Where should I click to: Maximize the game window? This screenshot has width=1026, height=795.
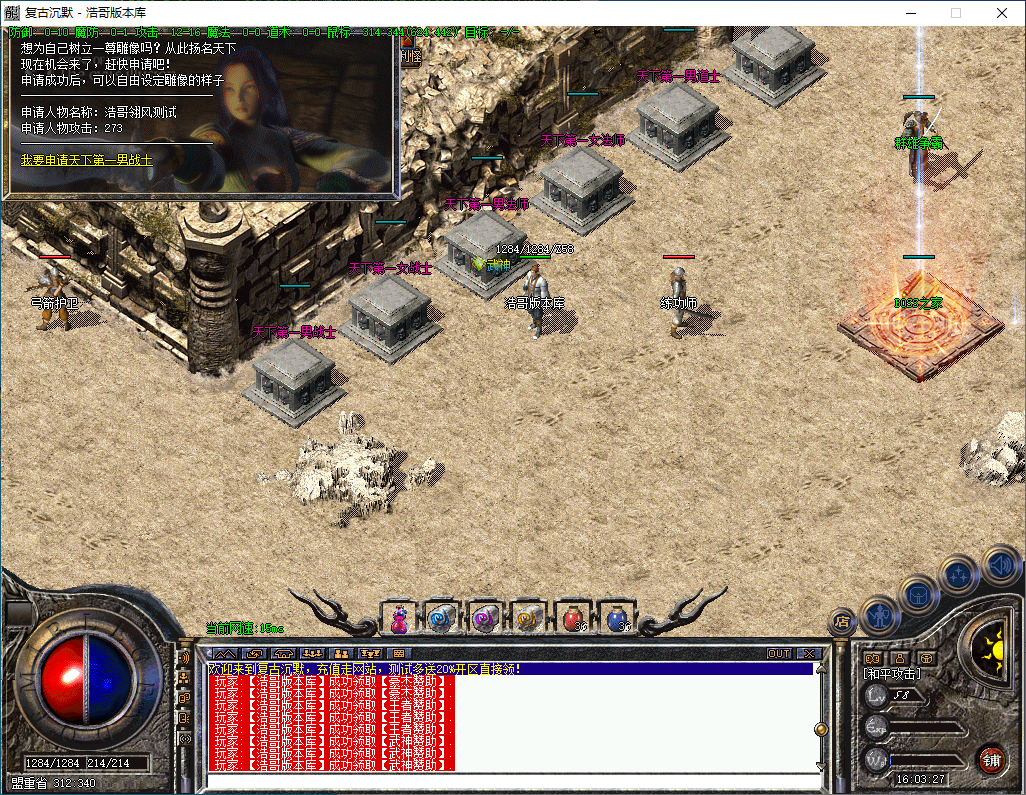coord(956,13)
